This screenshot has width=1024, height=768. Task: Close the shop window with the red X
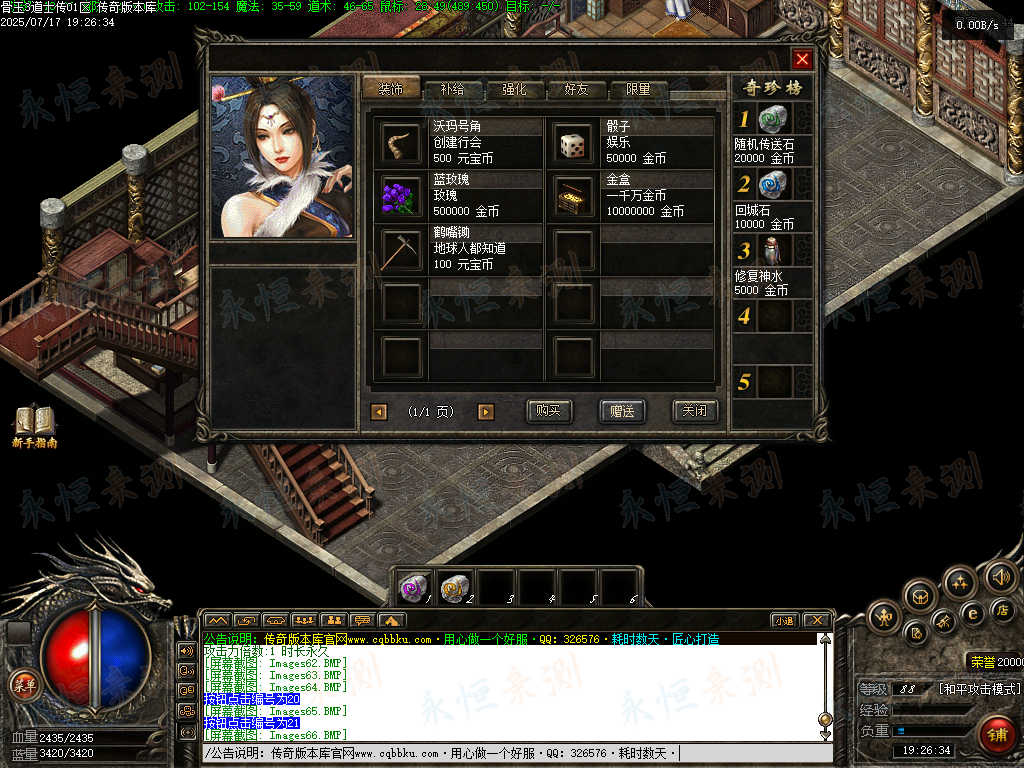(802, 59)
